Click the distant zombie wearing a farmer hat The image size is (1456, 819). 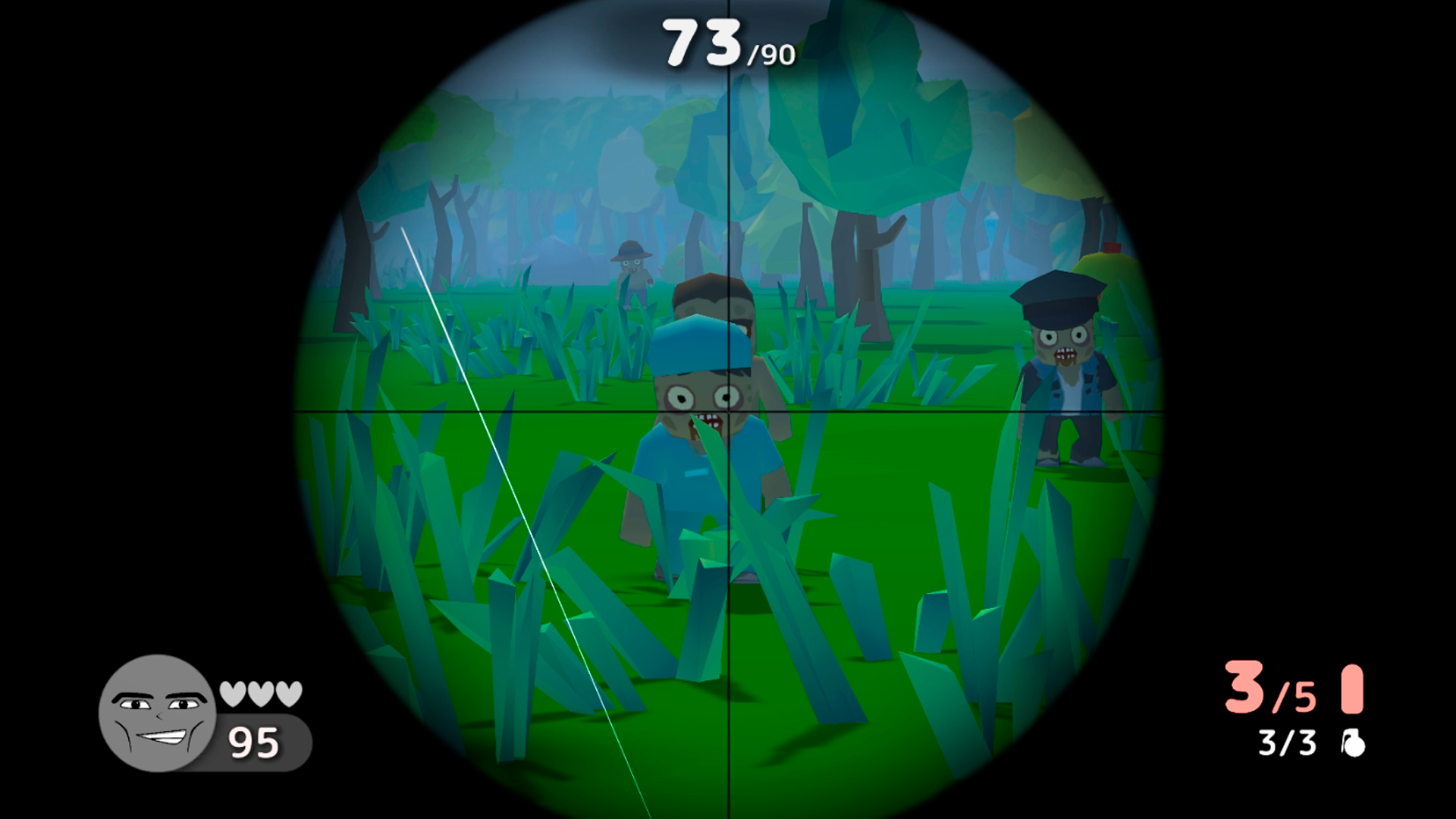pyautogui.click(x=633, y=273)
